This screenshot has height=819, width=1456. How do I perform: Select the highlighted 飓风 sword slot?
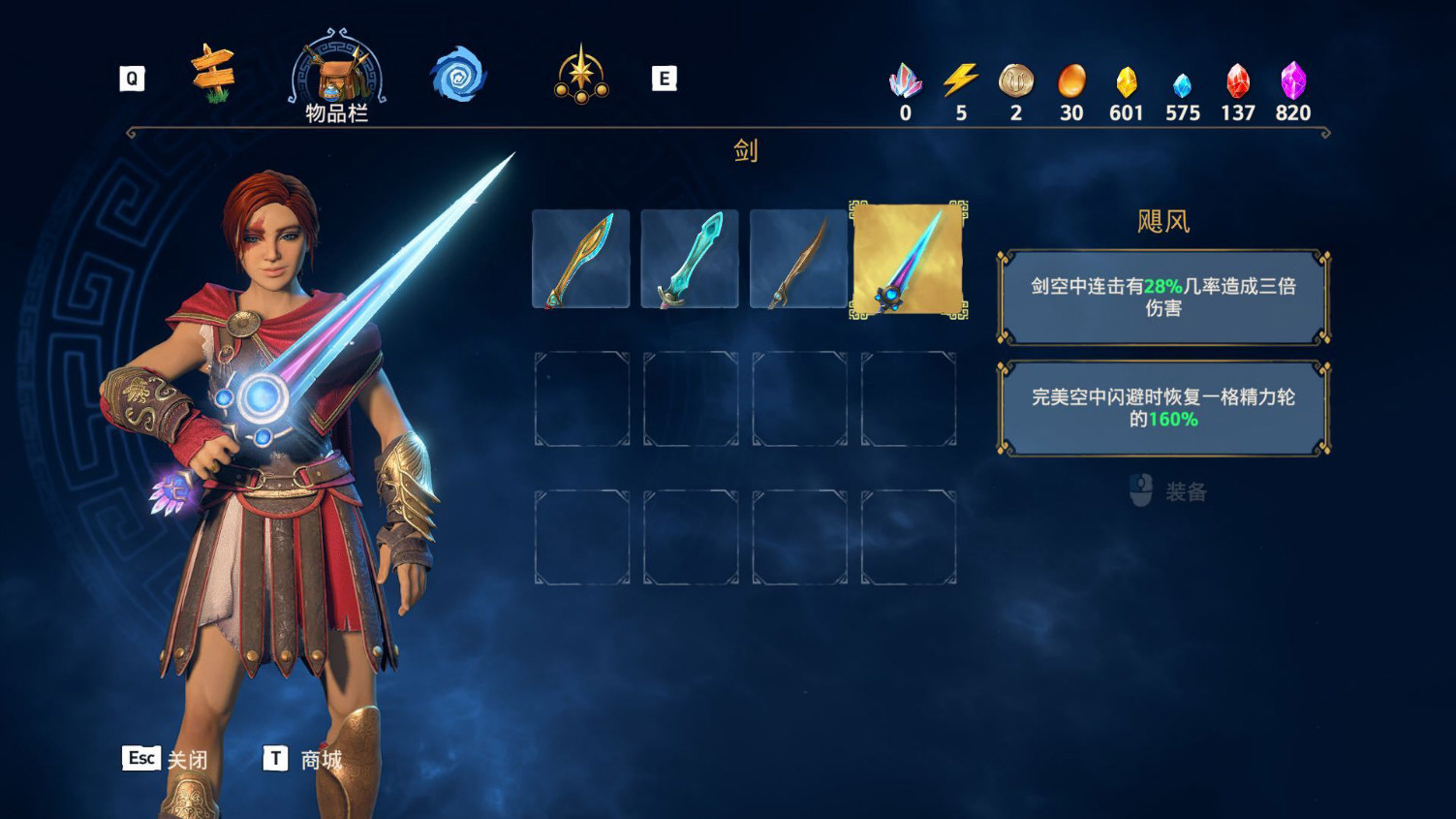(x=908, y=259)
